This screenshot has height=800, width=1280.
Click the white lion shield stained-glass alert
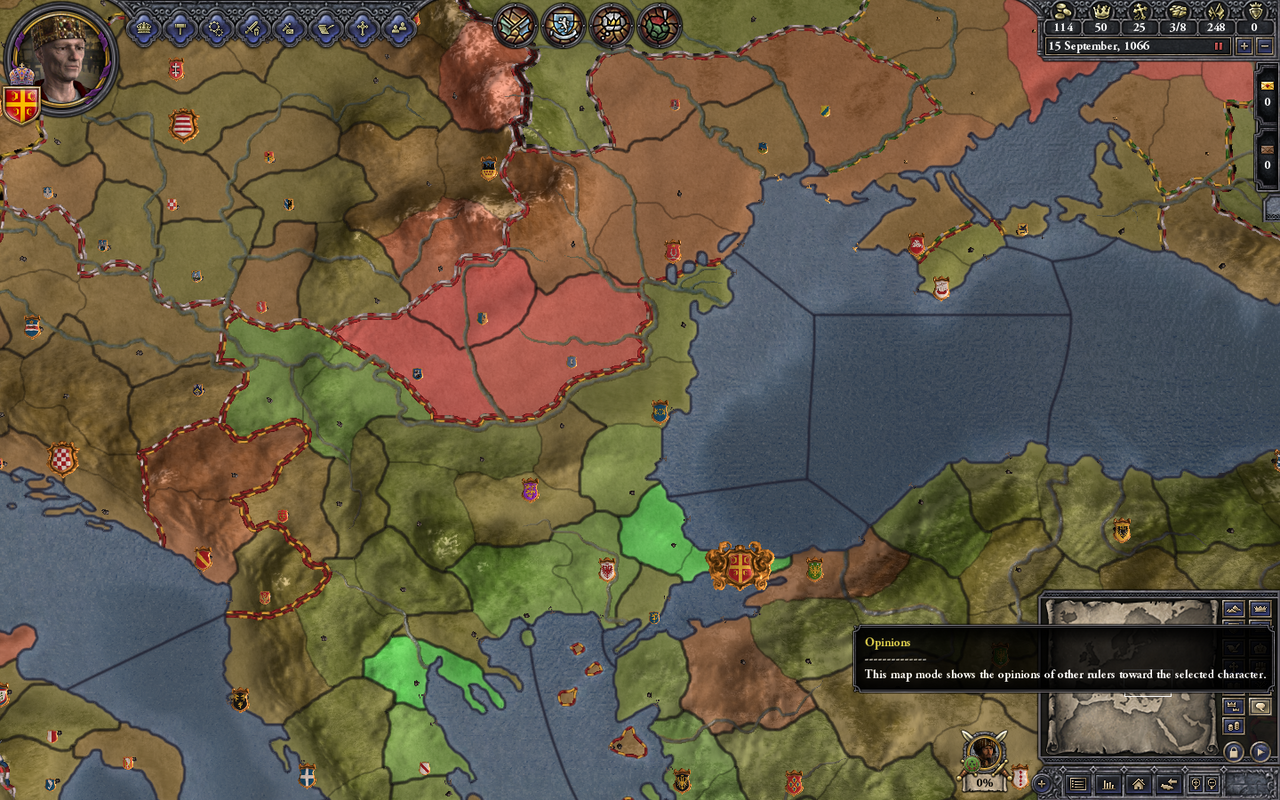563,25
